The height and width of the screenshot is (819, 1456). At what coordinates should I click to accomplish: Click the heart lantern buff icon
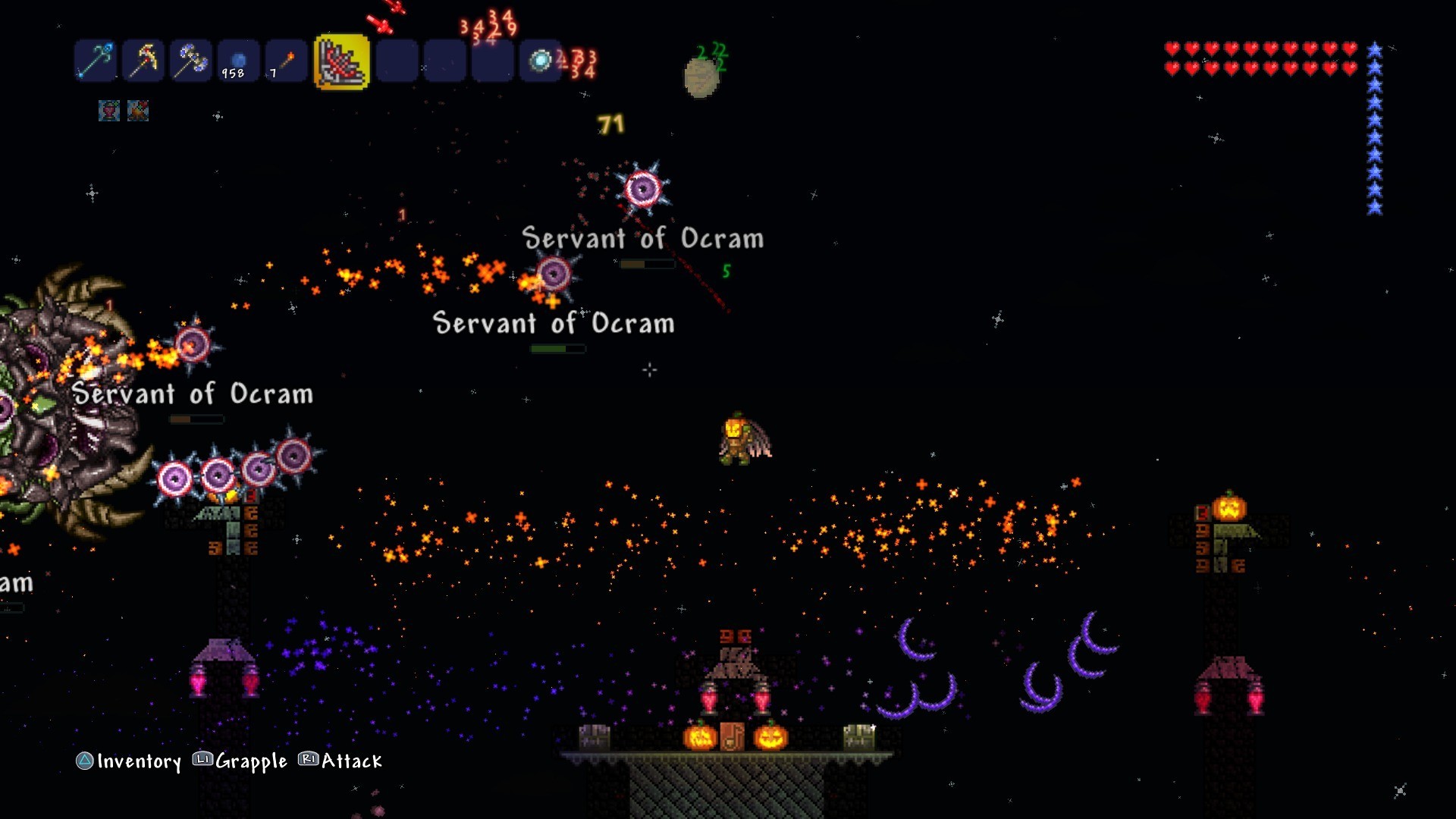pyautogui.click(x=108, y=110)
